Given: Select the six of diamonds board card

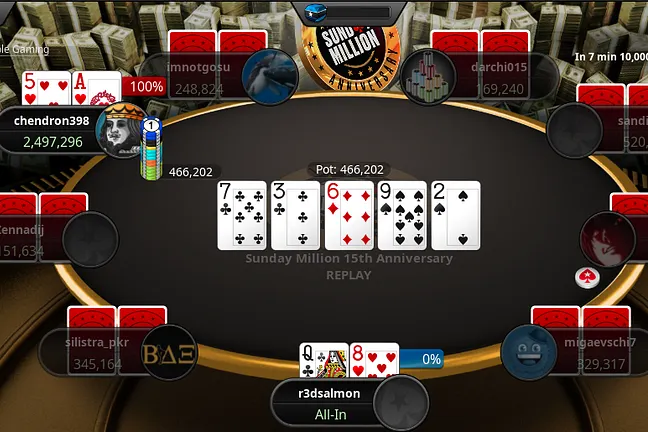Looking at the screenshot, I should 349,215.
